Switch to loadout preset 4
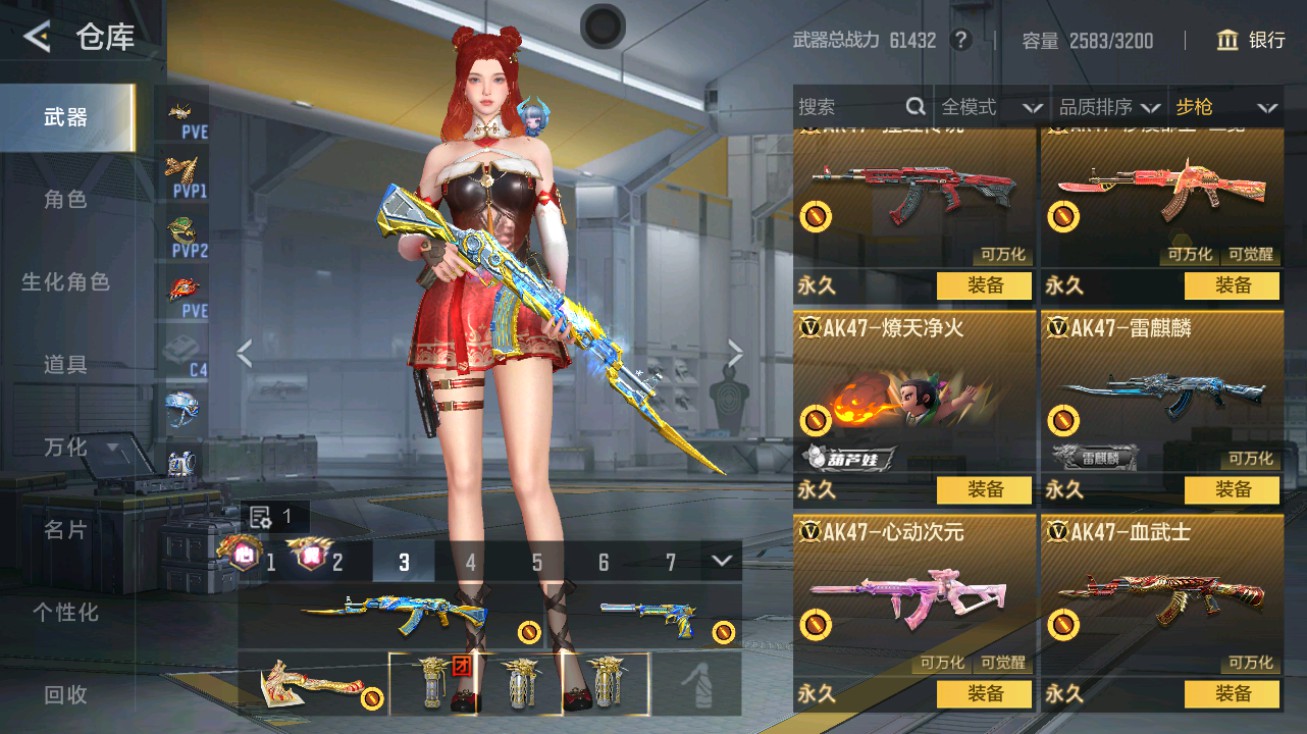Image resolution: width=1307 pixels, height=734 pixels. click(x=470, y=563)
